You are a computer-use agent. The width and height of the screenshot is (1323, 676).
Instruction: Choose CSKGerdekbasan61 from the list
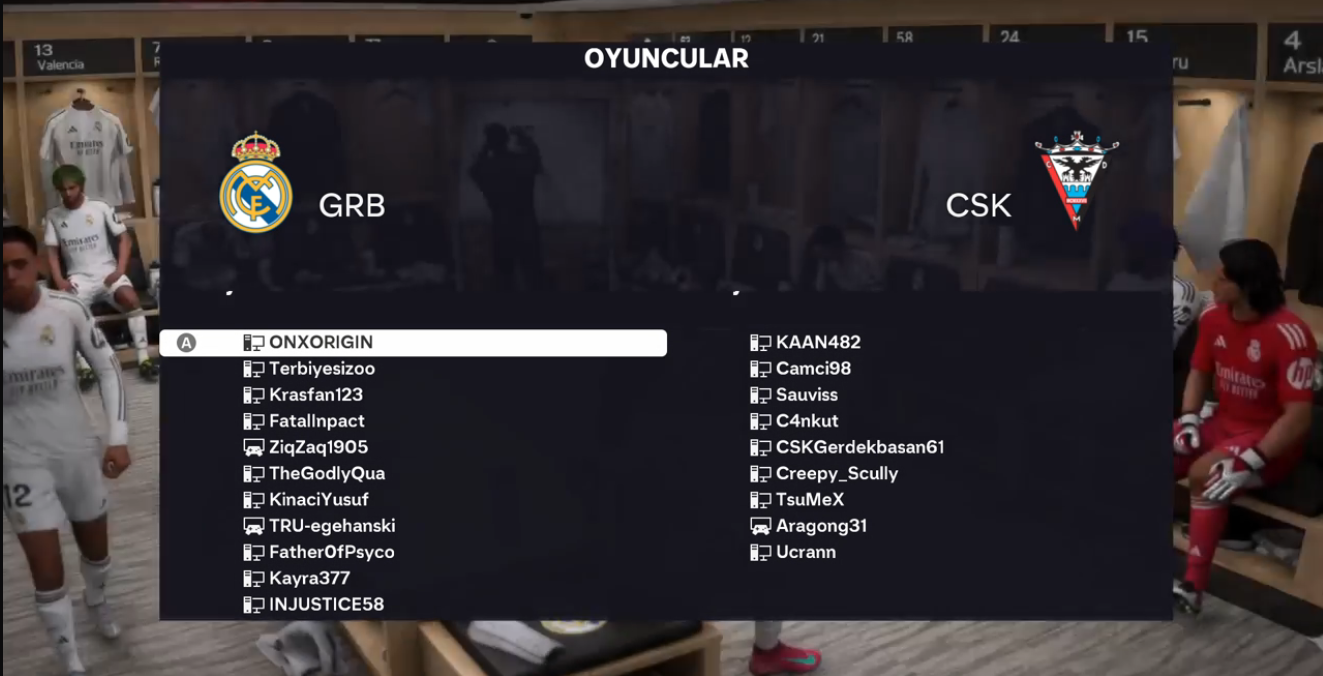coord(859,447)
